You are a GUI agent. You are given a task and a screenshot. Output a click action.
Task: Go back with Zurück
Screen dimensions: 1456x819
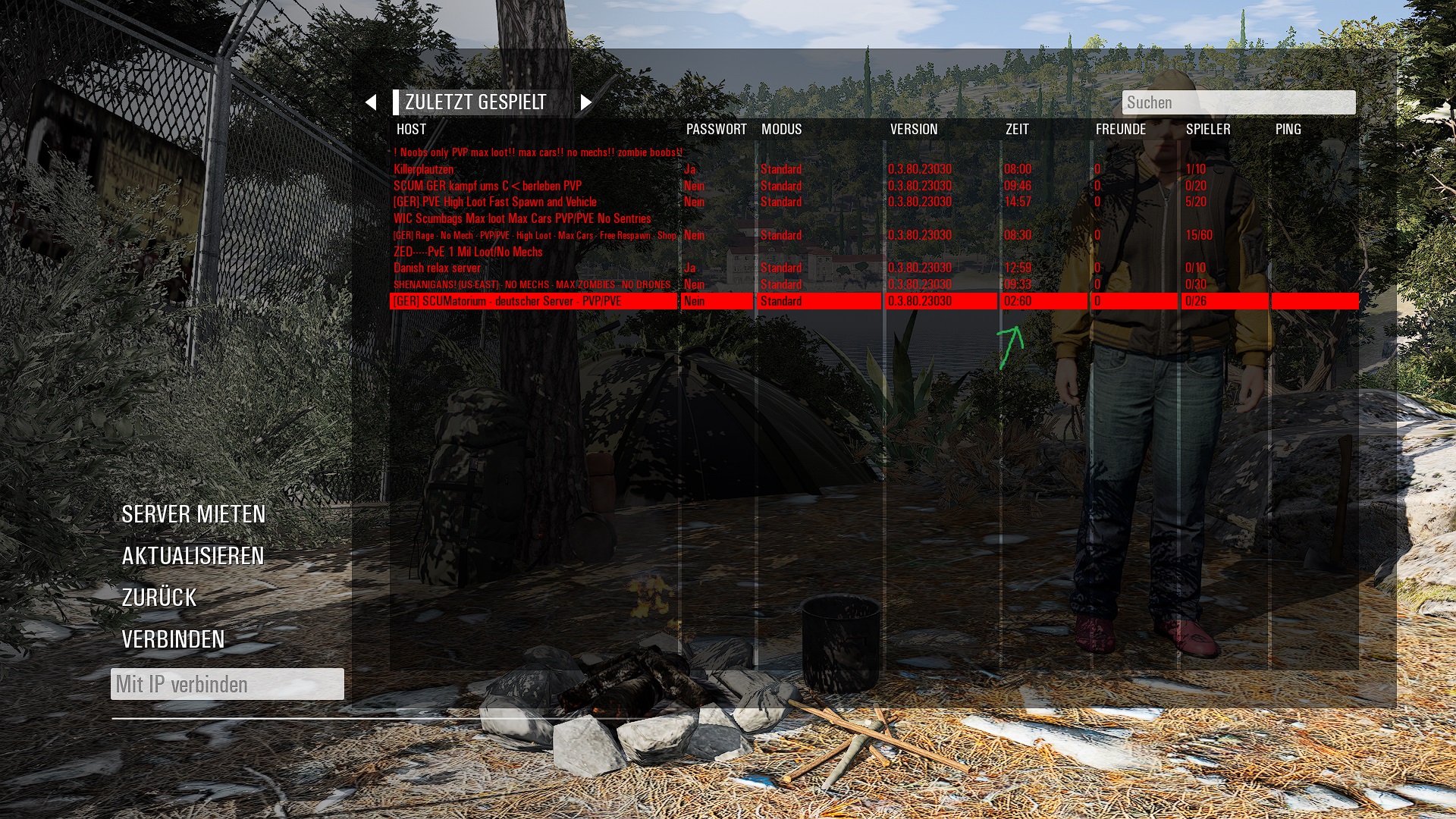pyautogui.click(x=159, y=598)
